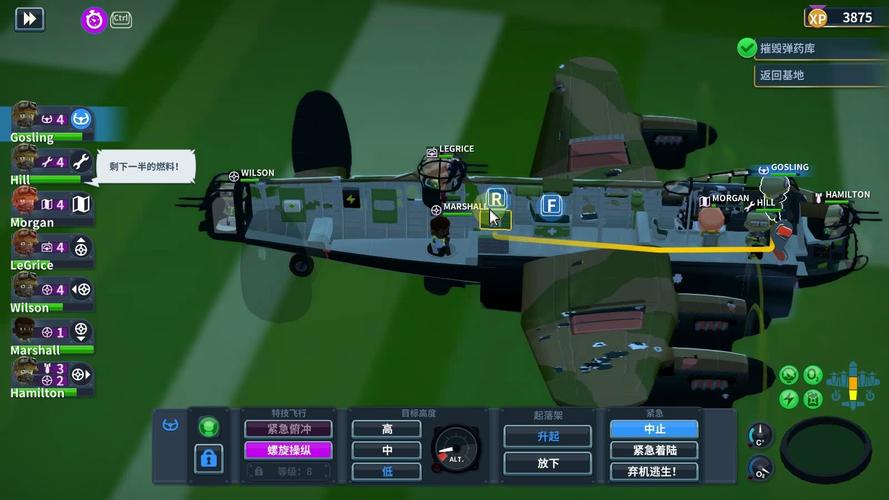This screenshot has width=889, height=500.
Task: Click the 紧急俯冲 emergency dive button
Action: pos(289,428)
